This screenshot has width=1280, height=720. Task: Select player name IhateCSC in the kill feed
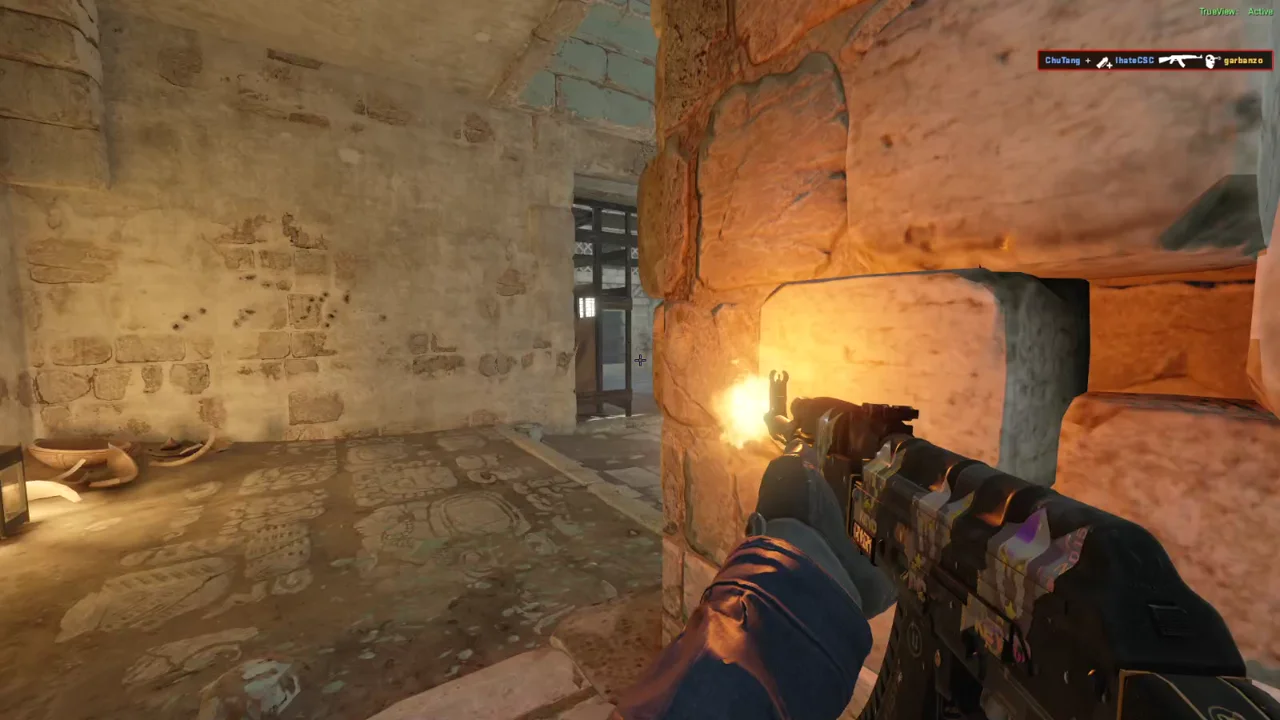(1134, 60)
